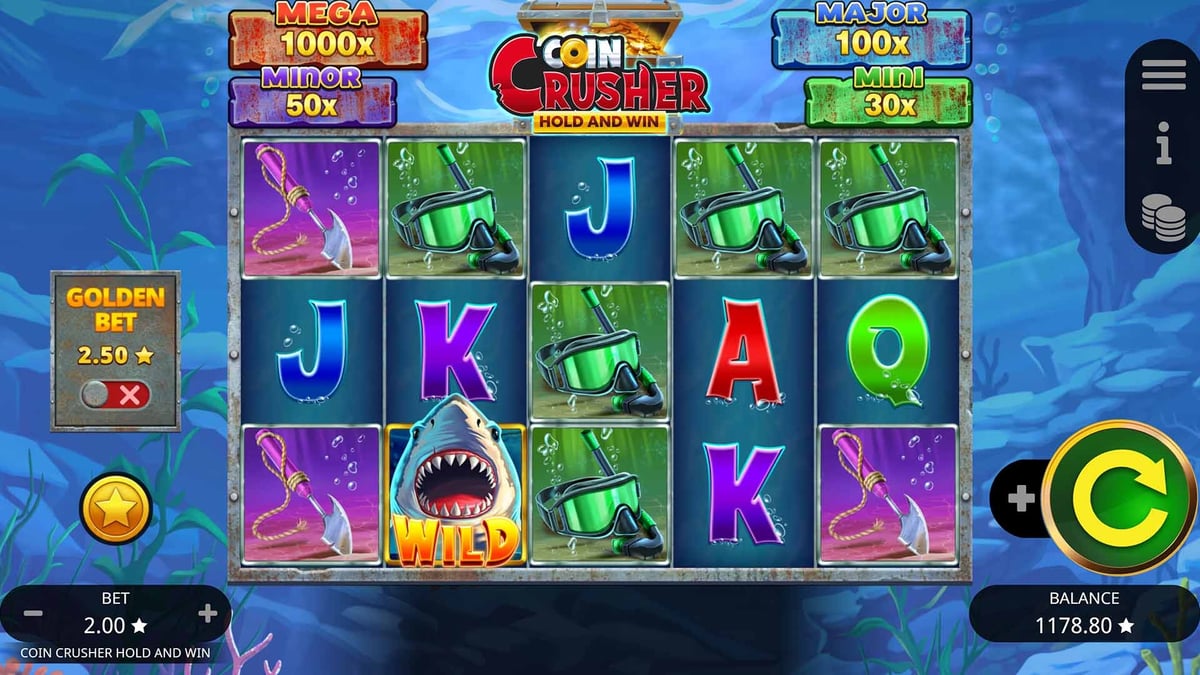The height and width of the screenshot is (675, 1200).
Task: Toggle the Golden Bet switch
Action: tap(115, 394)
